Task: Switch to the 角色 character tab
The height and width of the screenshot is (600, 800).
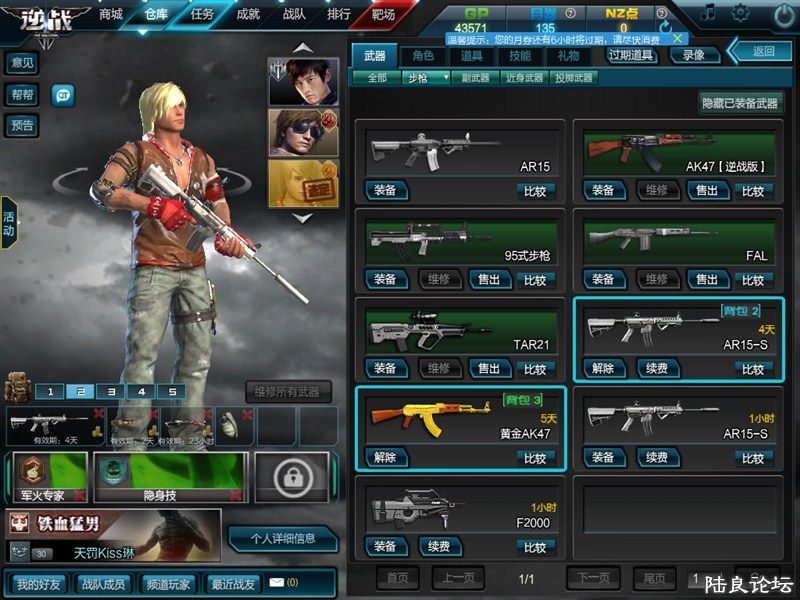Action: [x=423, y=56]
